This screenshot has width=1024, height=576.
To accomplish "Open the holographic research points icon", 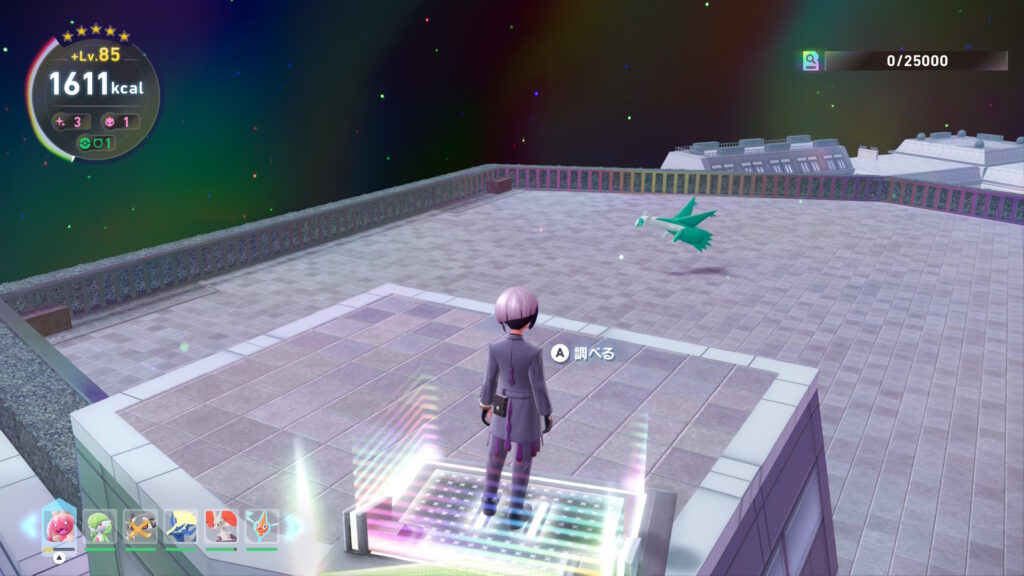I will 811,61.
